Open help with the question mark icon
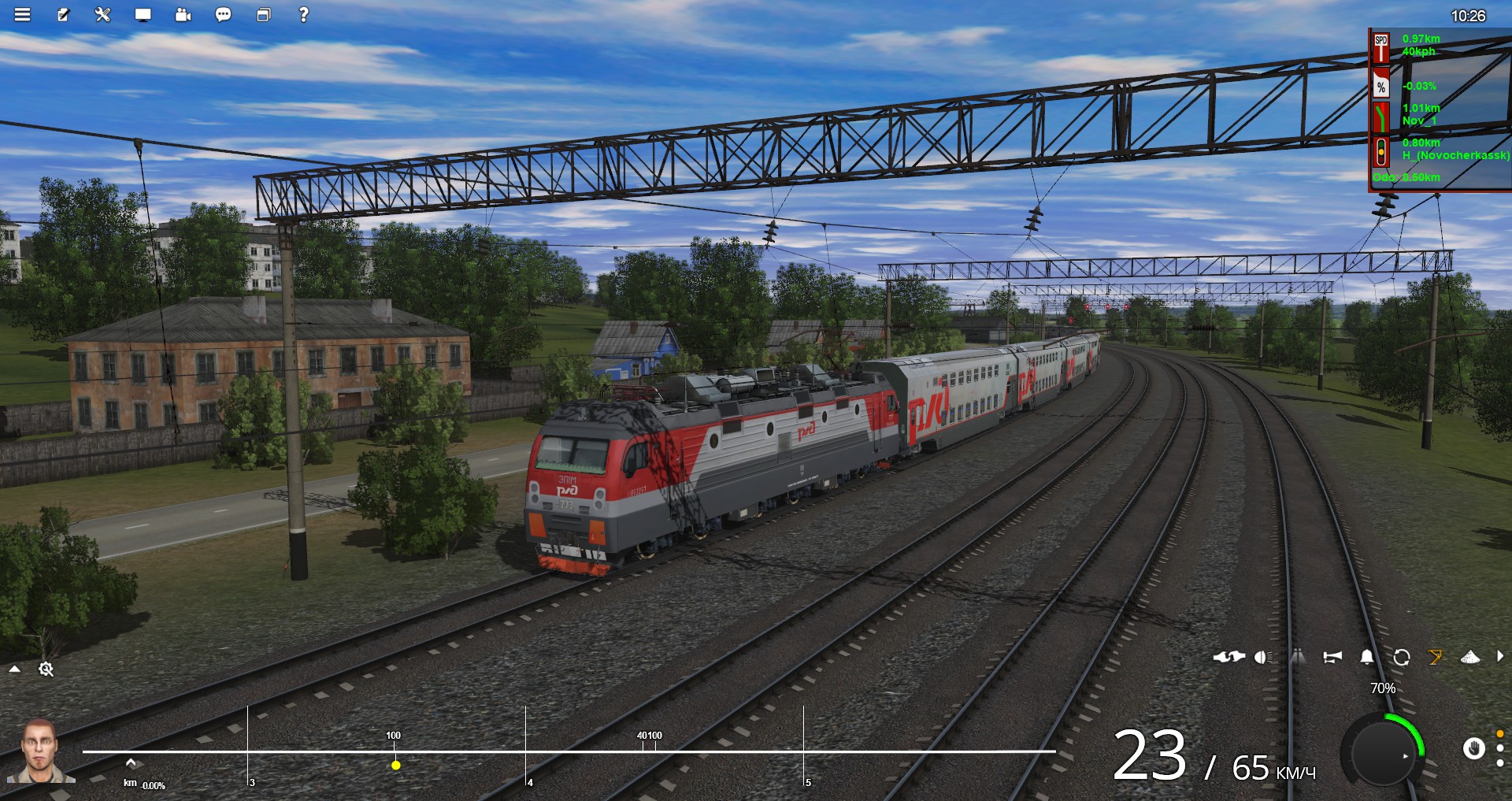The width and height of the screenshot is (1512, 801). [303, 15]
